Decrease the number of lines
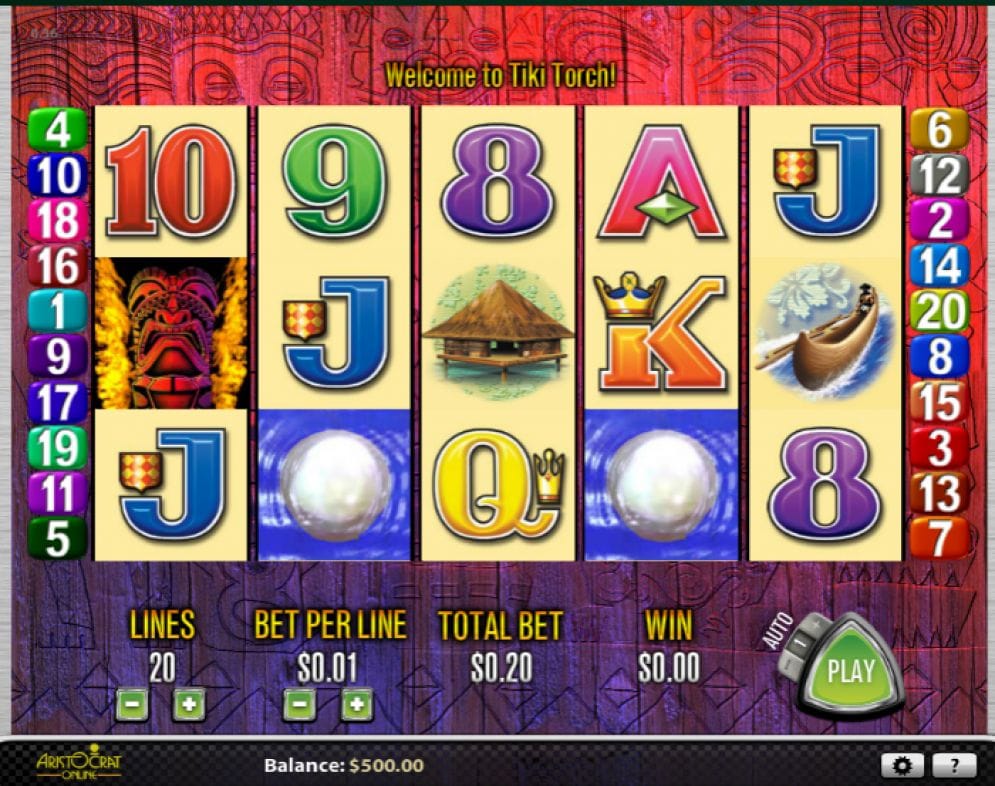Screen dimensions: 995x786 coord(132,705)
